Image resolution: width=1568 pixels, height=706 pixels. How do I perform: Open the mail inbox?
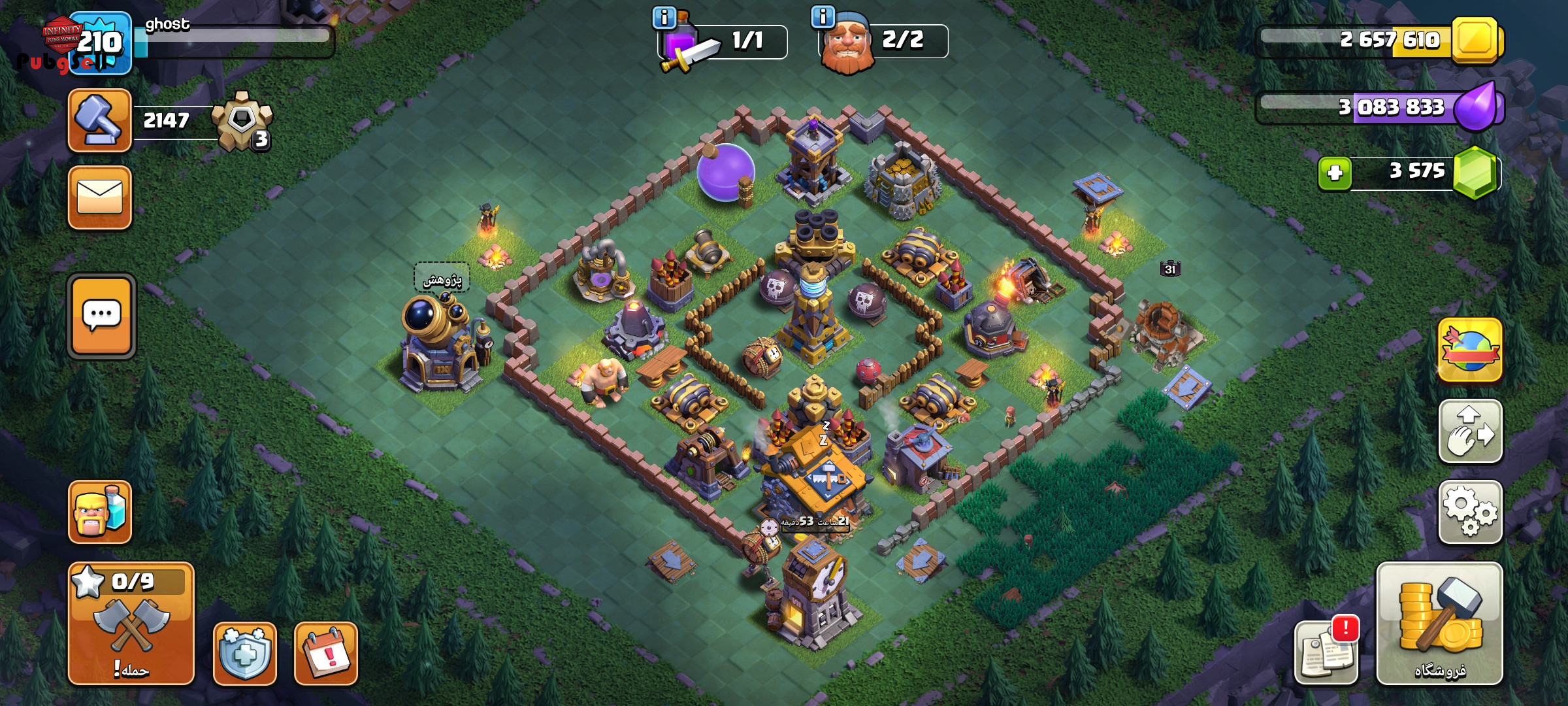point(99,197)
